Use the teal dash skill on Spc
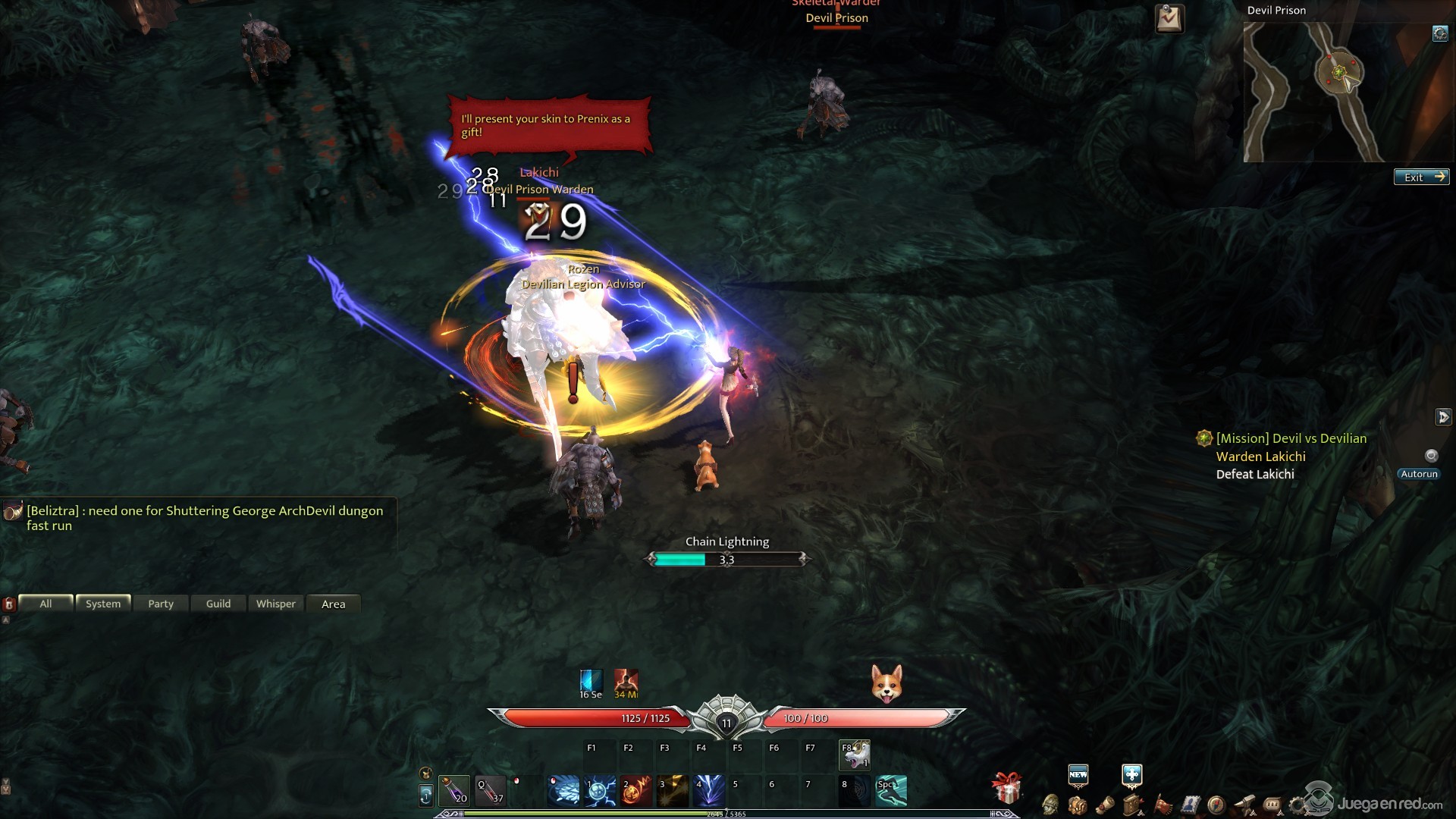The height and width of the screenshot is (819, 1456). [891, 790]
